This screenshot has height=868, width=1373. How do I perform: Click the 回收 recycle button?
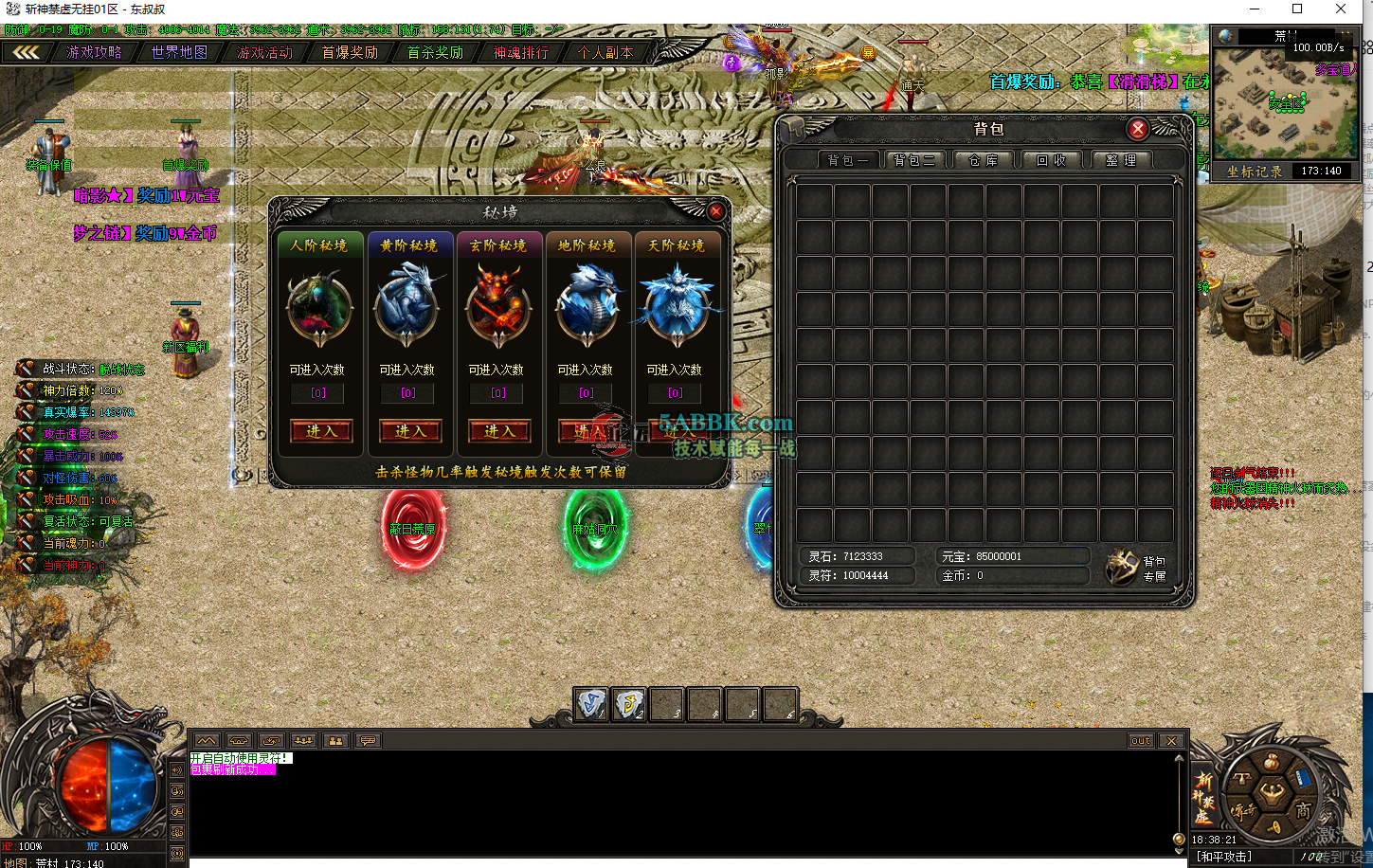pos(1052,159)
